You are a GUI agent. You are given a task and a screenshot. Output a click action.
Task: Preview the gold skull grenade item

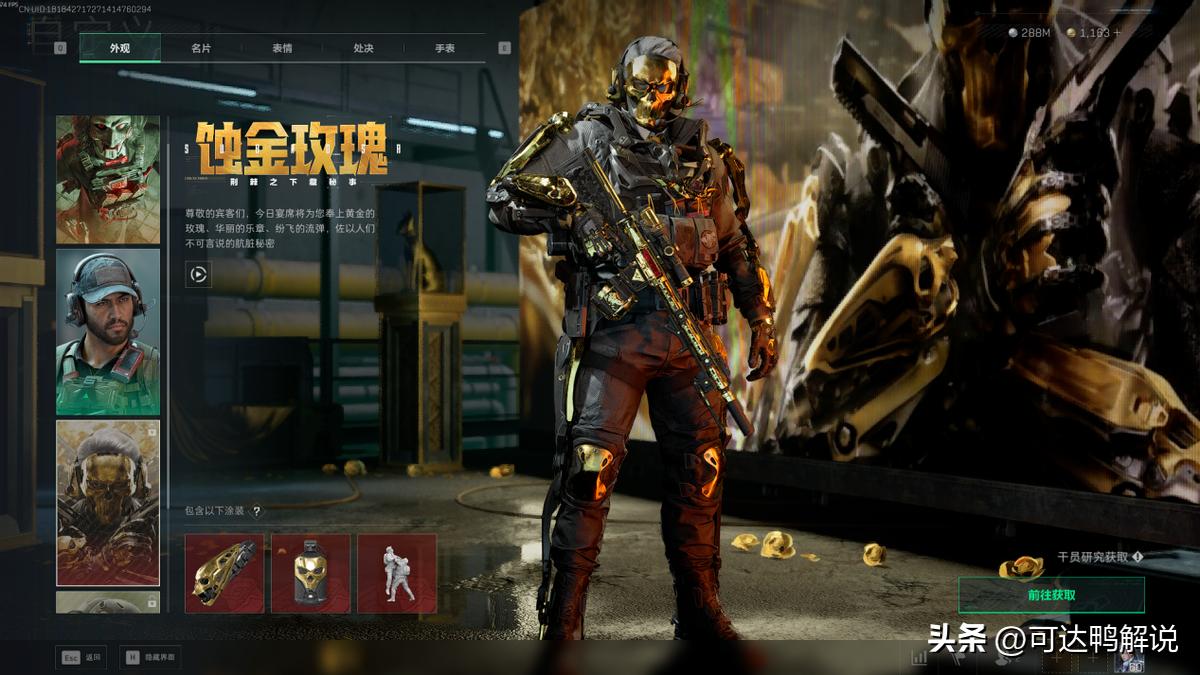[x=311, y=573]
